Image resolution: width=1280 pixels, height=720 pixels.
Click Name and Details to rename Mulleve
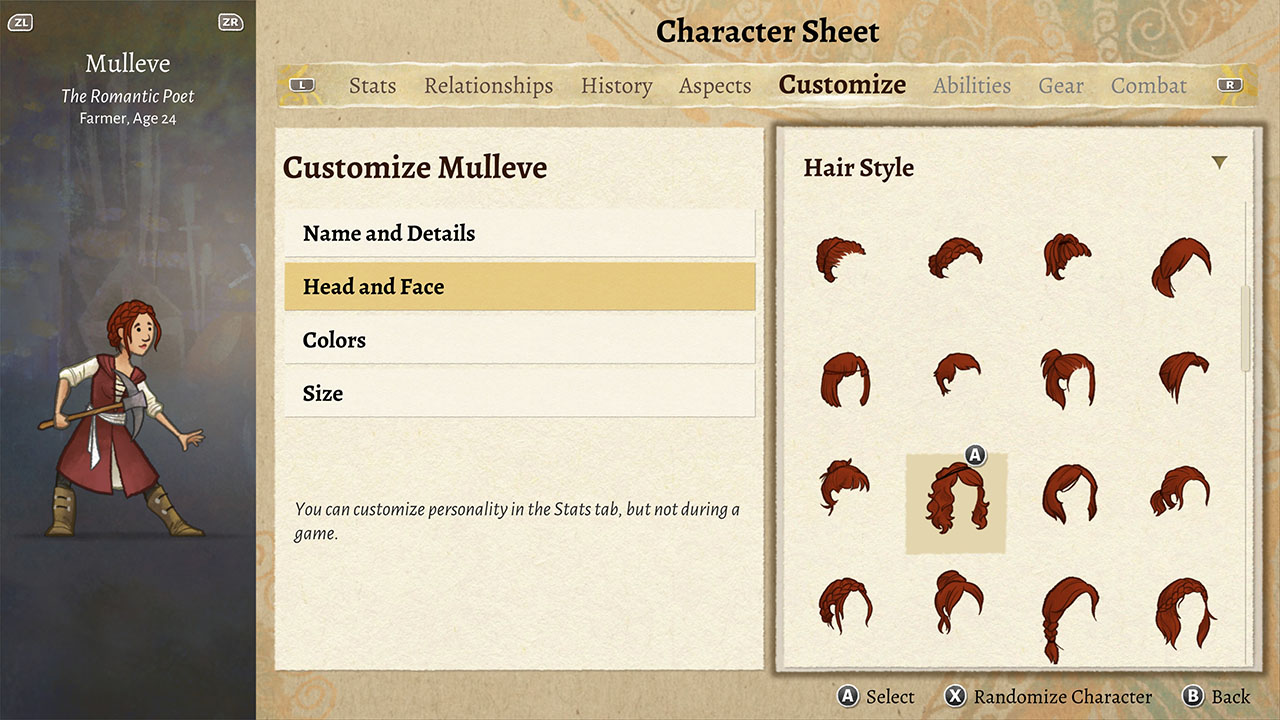[520, 233]
